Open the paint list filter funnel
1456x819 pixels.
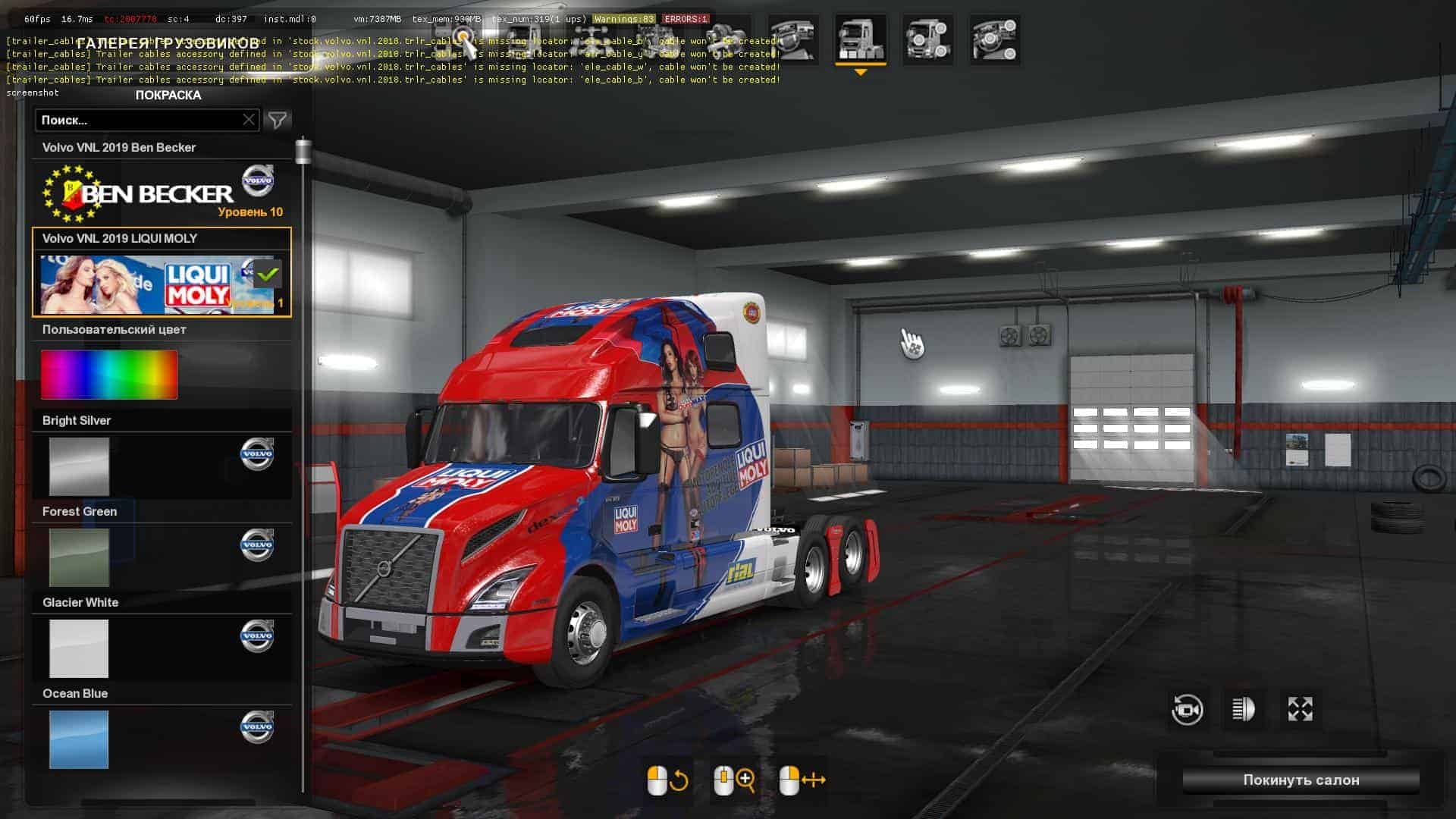point(278,120)
